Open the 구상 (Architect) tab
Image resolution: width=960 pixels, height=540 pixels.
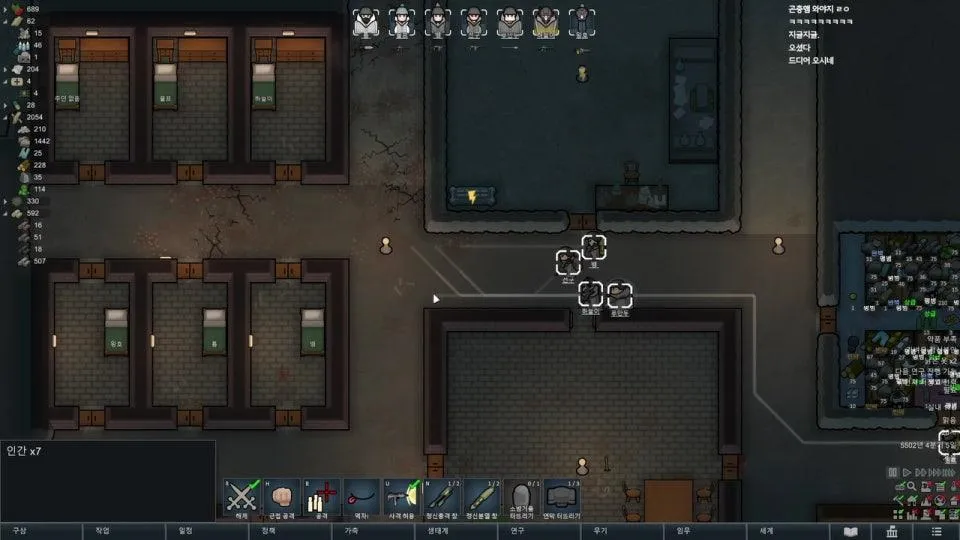[x=20, y=531]
